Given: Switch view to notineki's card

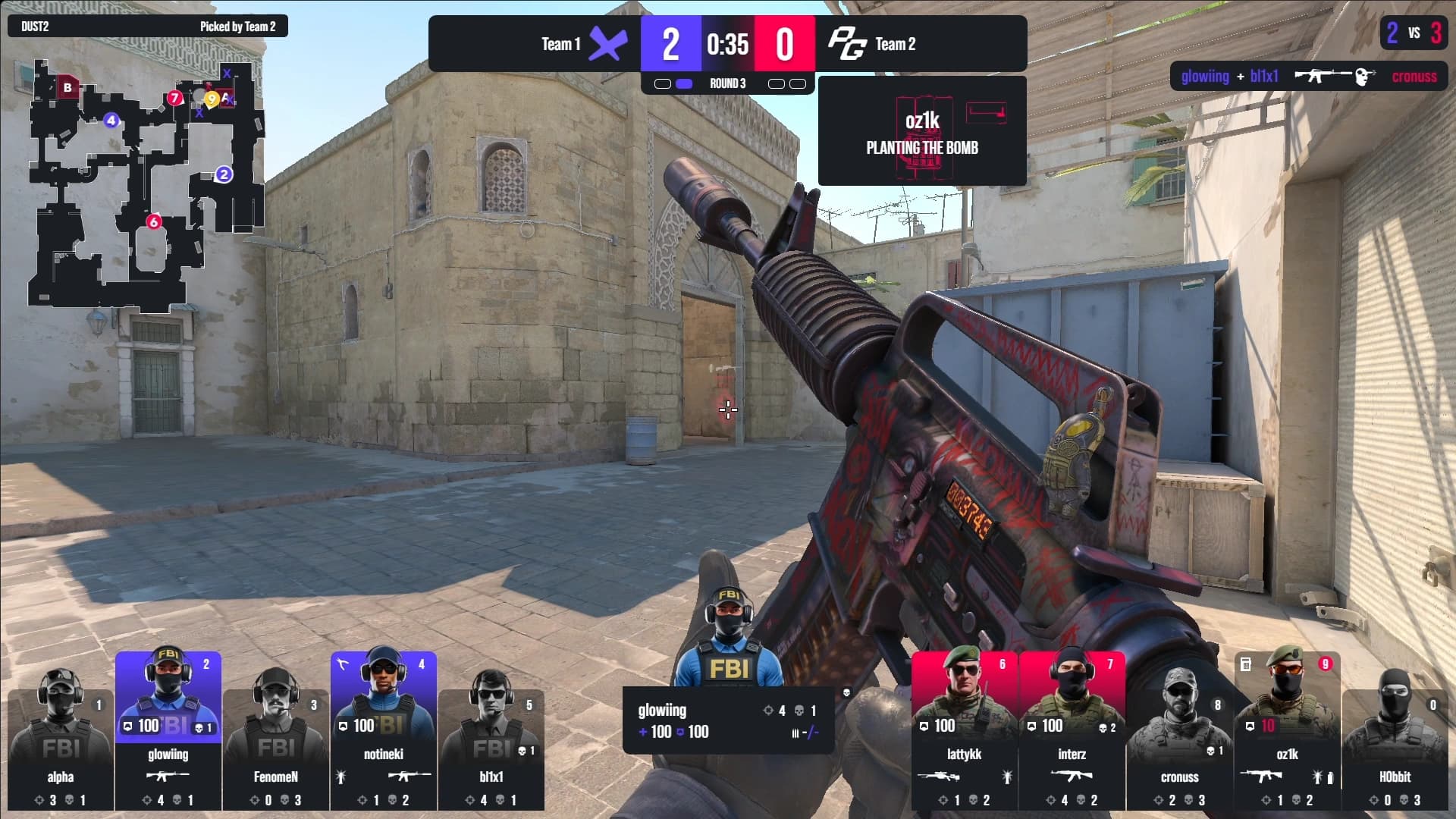Looking at the screenshot, I should 383,732.
